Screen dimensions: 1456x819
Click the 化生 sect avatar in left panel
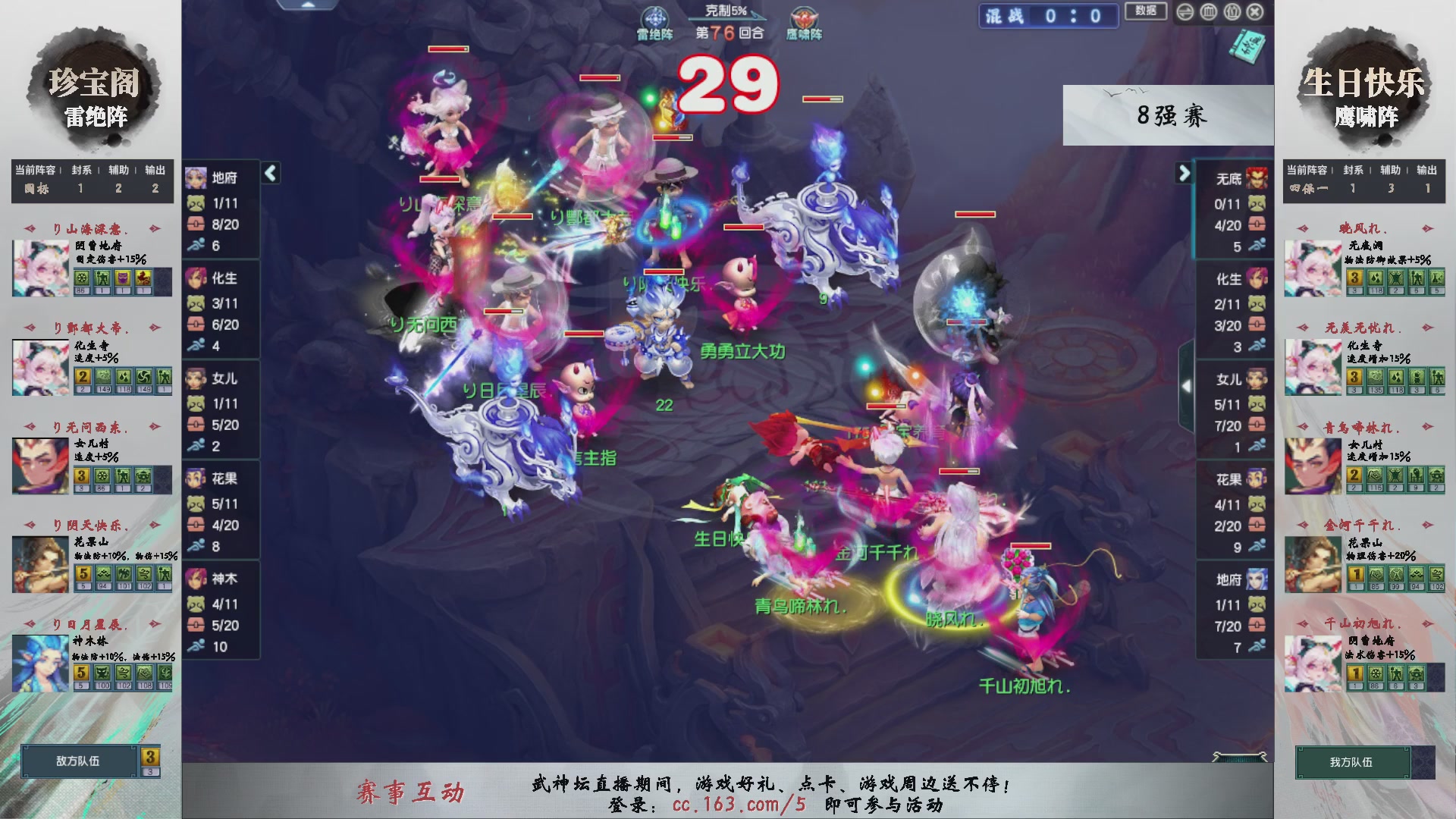click(x=196, y=278)
